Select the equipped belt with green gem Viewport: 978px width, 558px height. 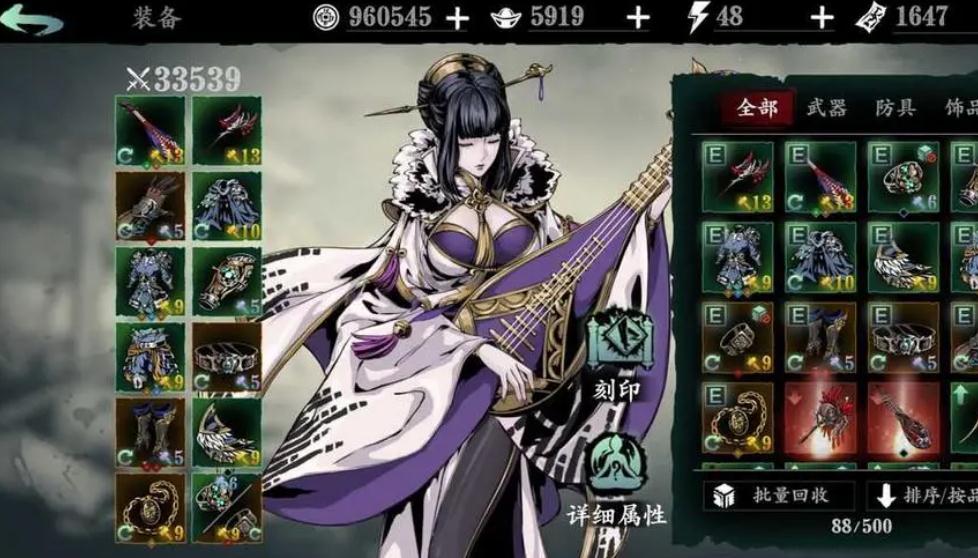coord(226,356)
